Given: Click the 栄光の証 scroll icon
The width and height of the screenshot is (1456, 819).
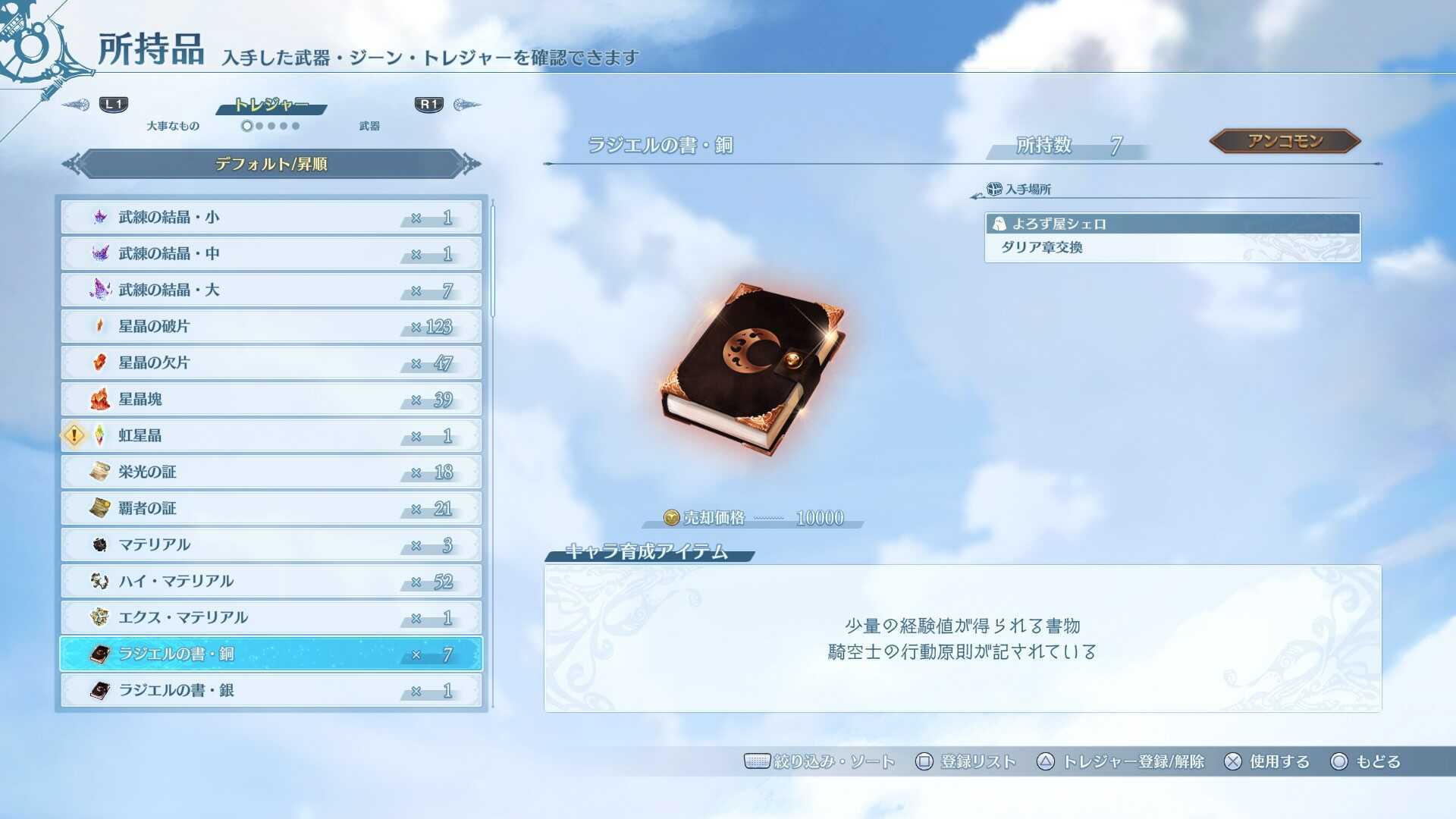Looking at the screenshot, I should (x=99, y=472).
